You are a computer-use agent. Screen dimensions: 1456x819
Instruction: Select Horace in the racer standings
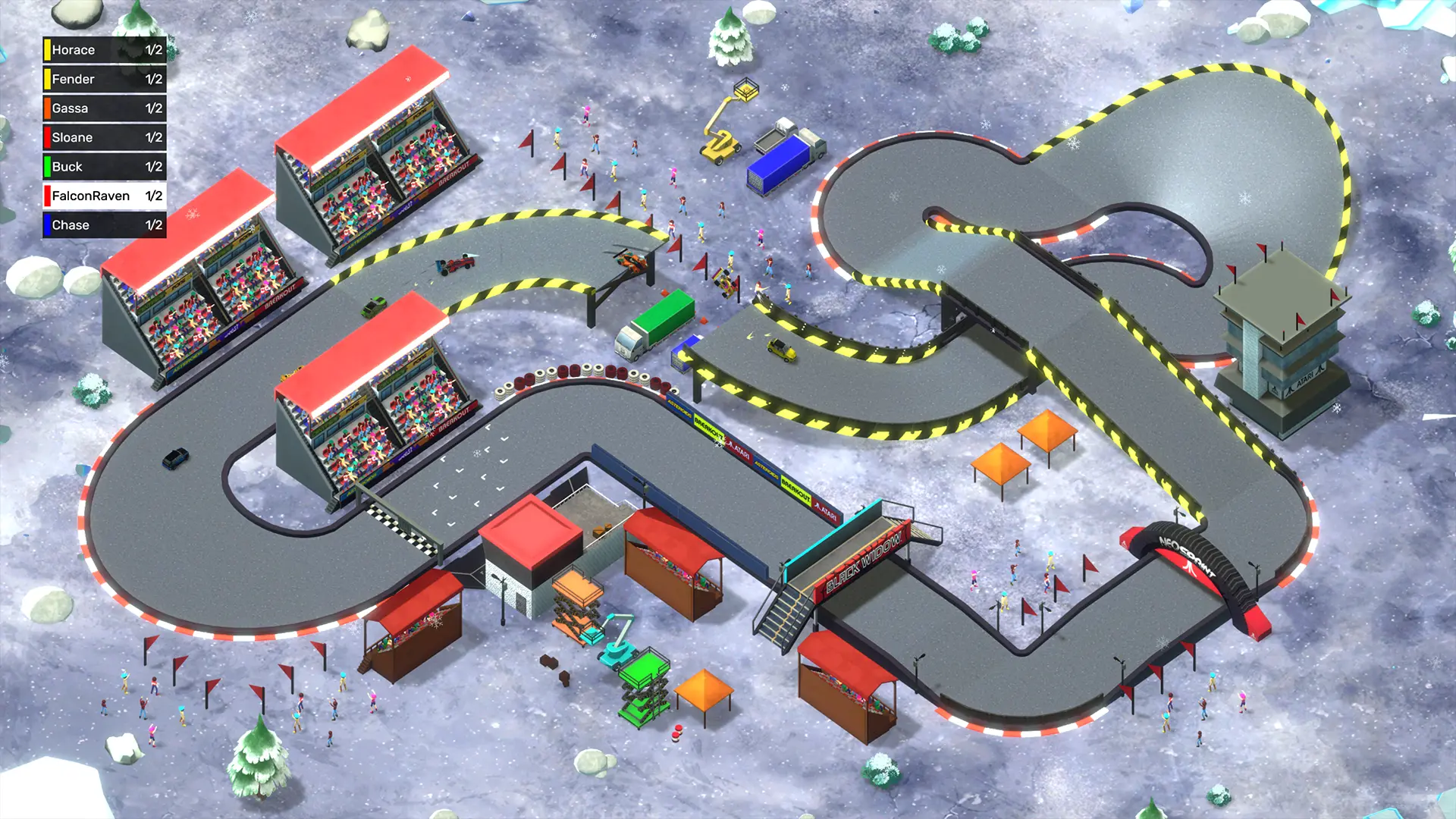105,50
